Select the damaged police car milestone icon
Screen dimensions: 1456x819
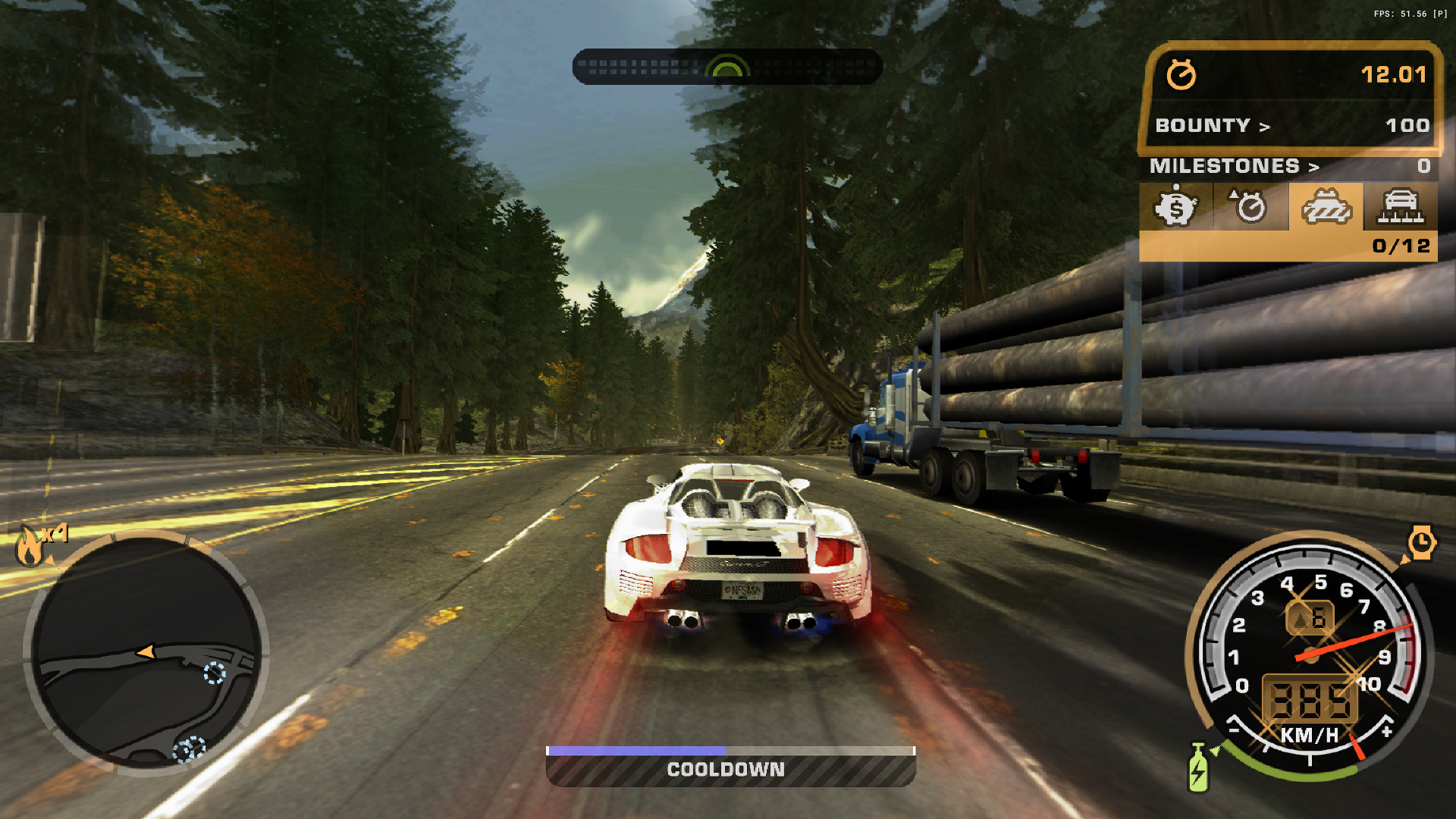tap(1326, 206)
